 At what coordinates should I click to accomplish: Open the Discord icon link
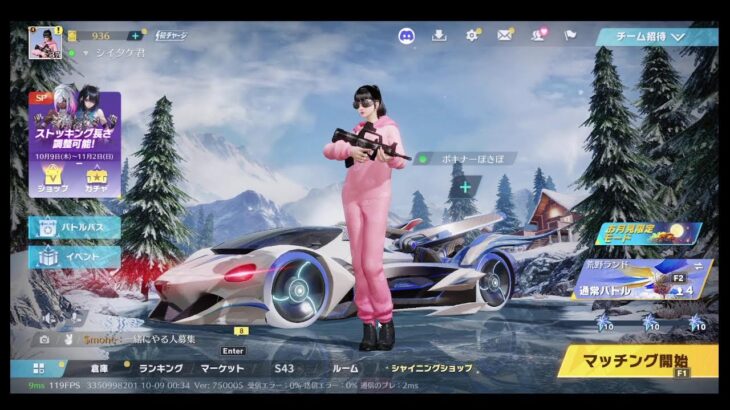(x=406, y=36)
